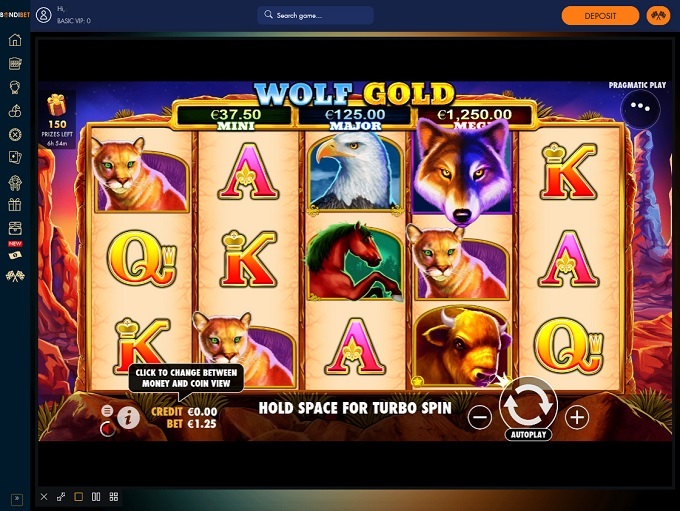Spin the reels with the circular arrow button

[x=527, y=404]
